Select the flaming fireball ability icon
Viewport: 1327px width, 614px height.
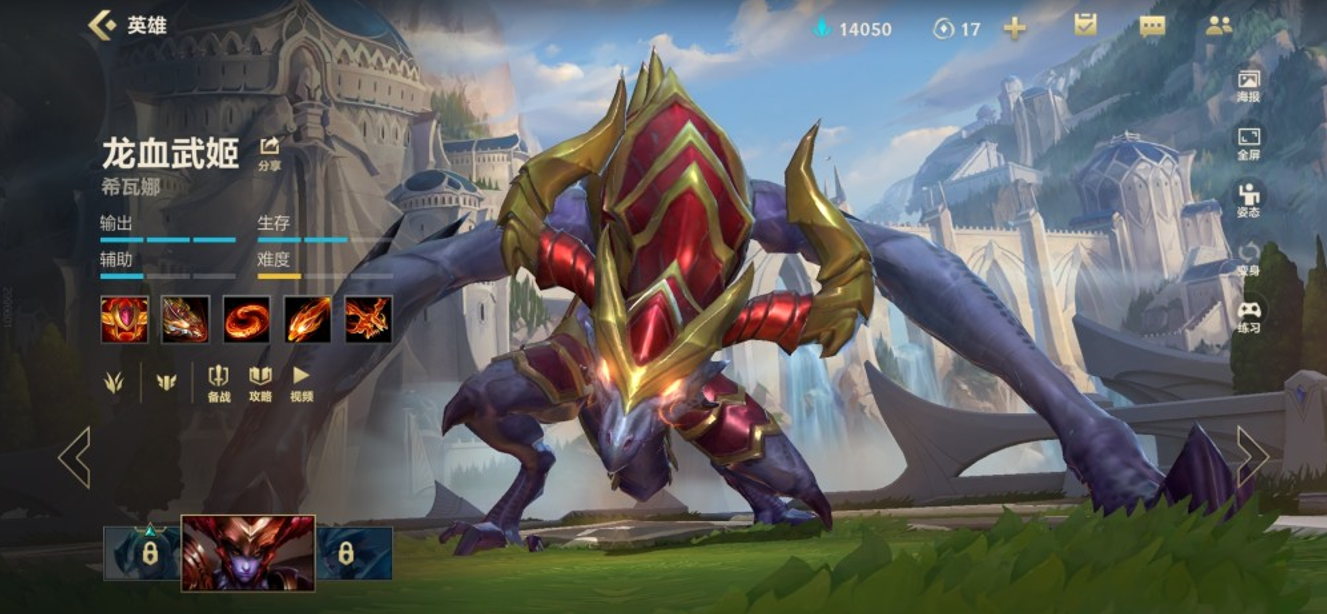[x=307, y=320]
